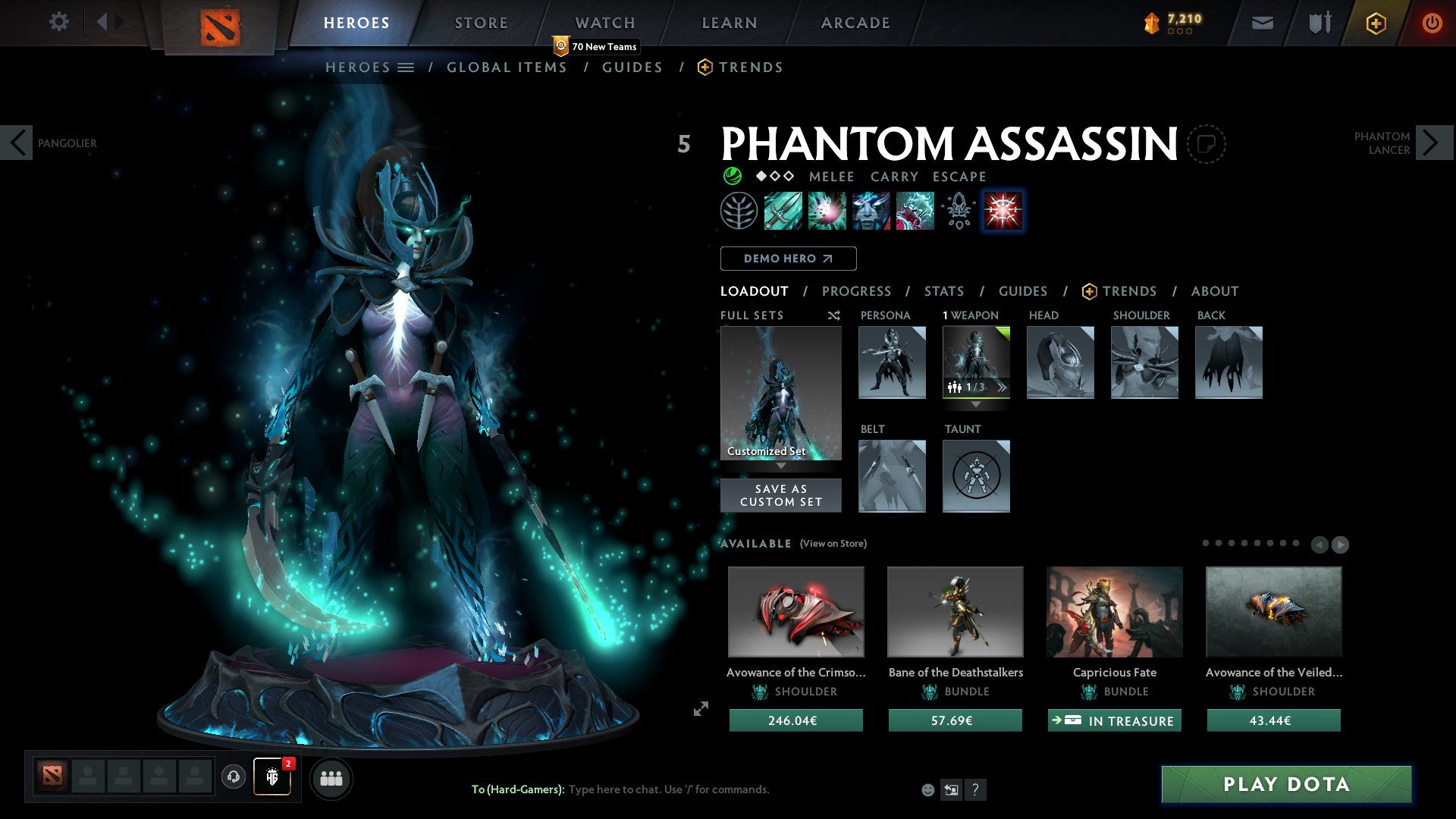
Task: Select the Coup de Grace ability icon
Action: (x=915, y=211)
